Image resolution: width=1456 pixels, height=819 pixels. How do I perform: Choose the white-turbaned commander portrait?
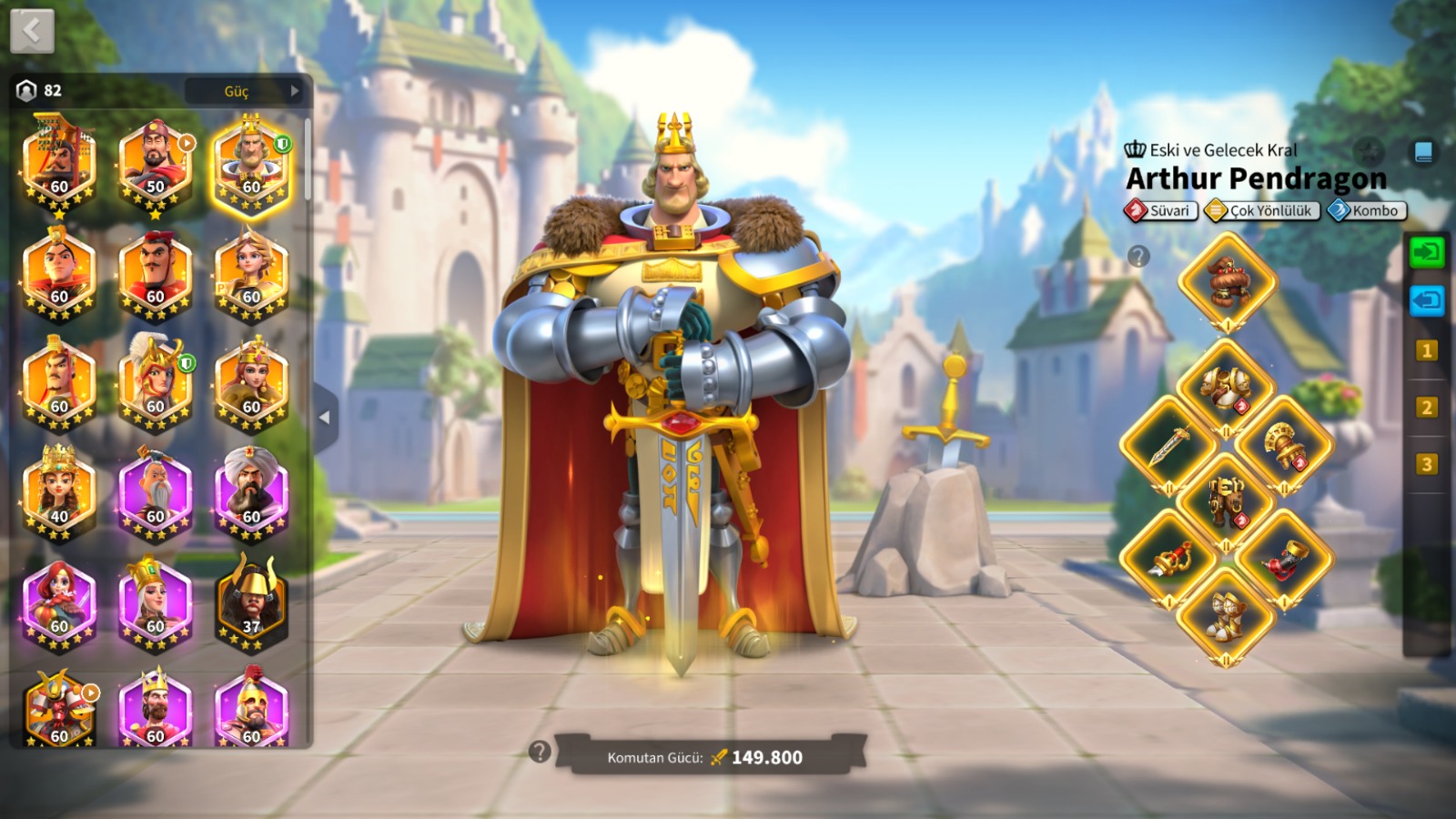(x=251, y=491)
